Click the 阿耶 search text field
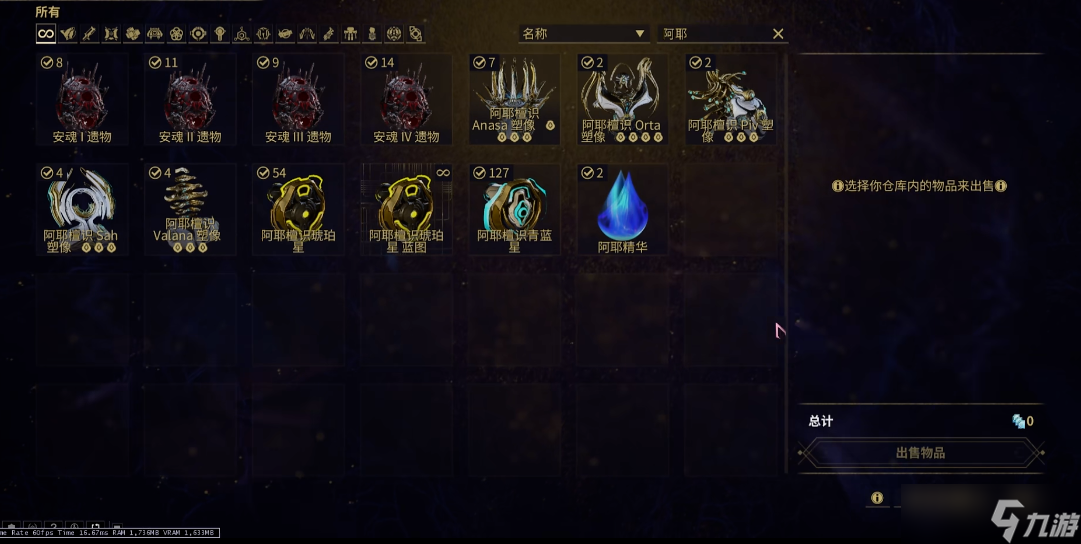 click(712, 34)
